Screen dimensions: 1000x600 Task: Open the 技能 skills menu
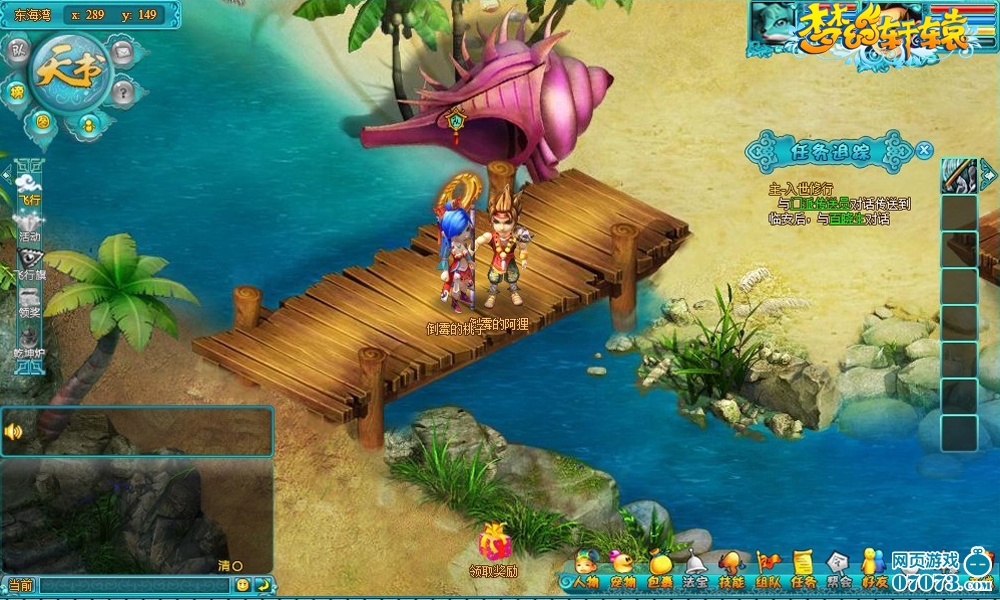731,570
